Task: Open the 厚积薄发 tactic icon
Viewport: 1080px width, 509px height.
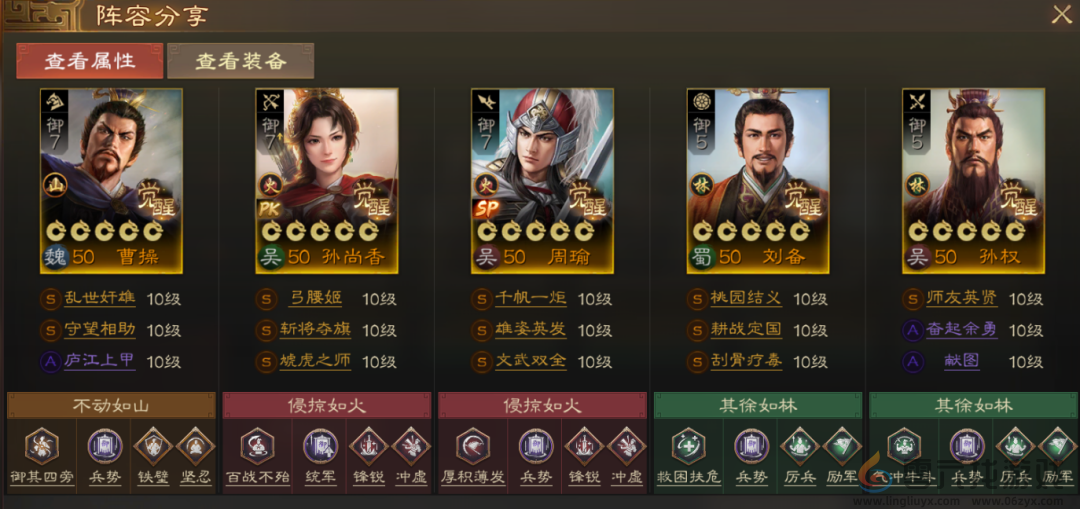Action: [472, 445]
